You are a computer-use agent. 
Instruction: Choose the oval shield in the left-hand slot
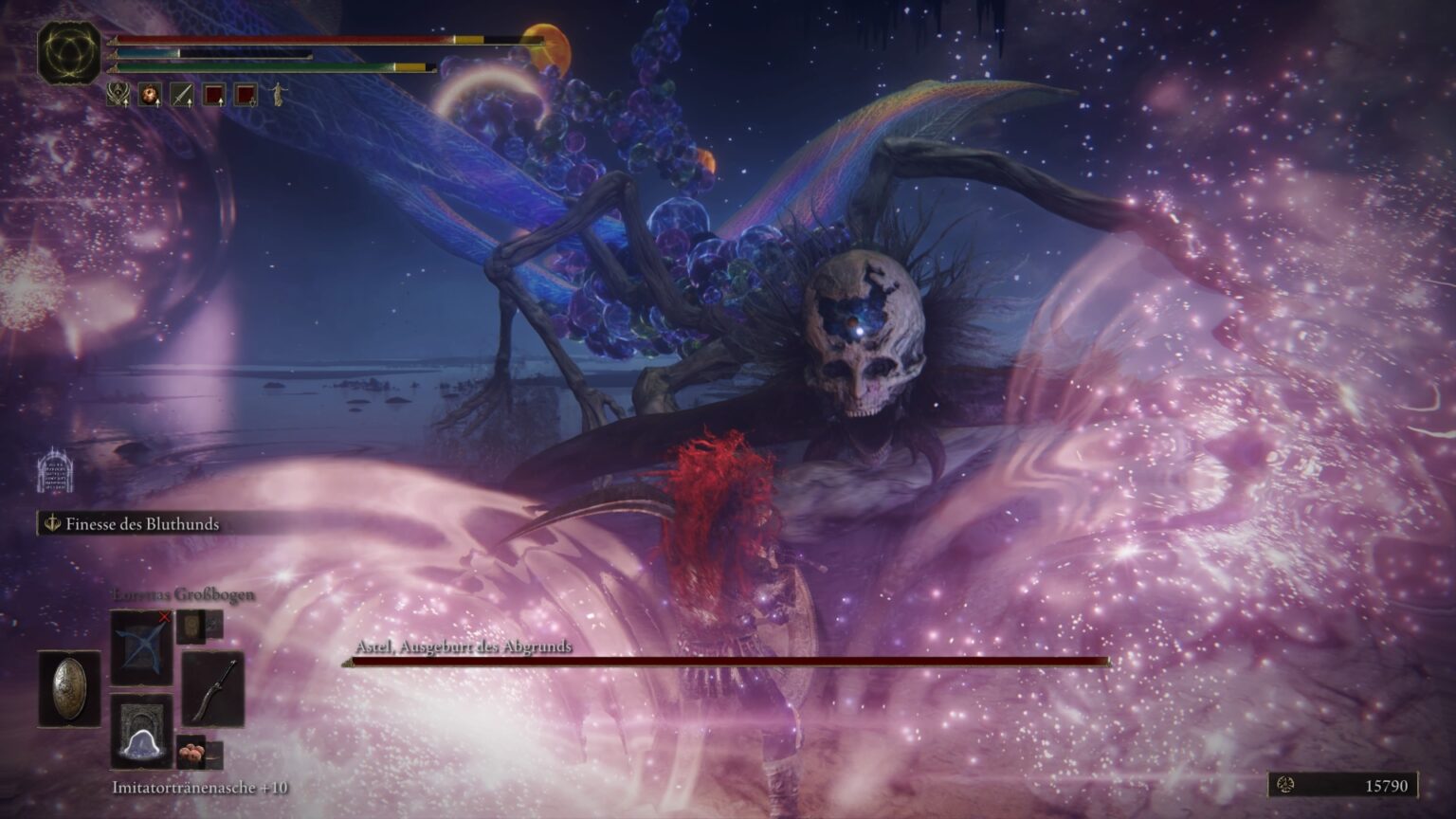(x=68, y=688)
